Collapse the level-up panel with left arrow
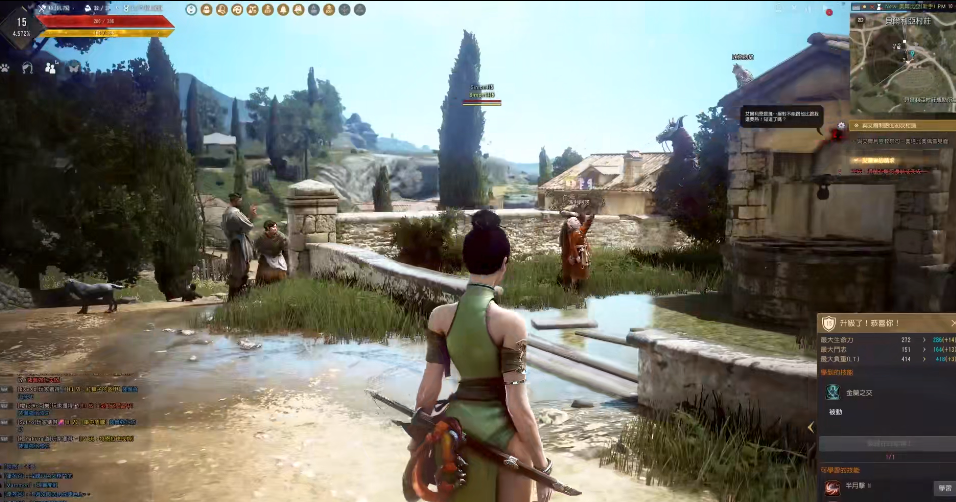 coord(811,427)
